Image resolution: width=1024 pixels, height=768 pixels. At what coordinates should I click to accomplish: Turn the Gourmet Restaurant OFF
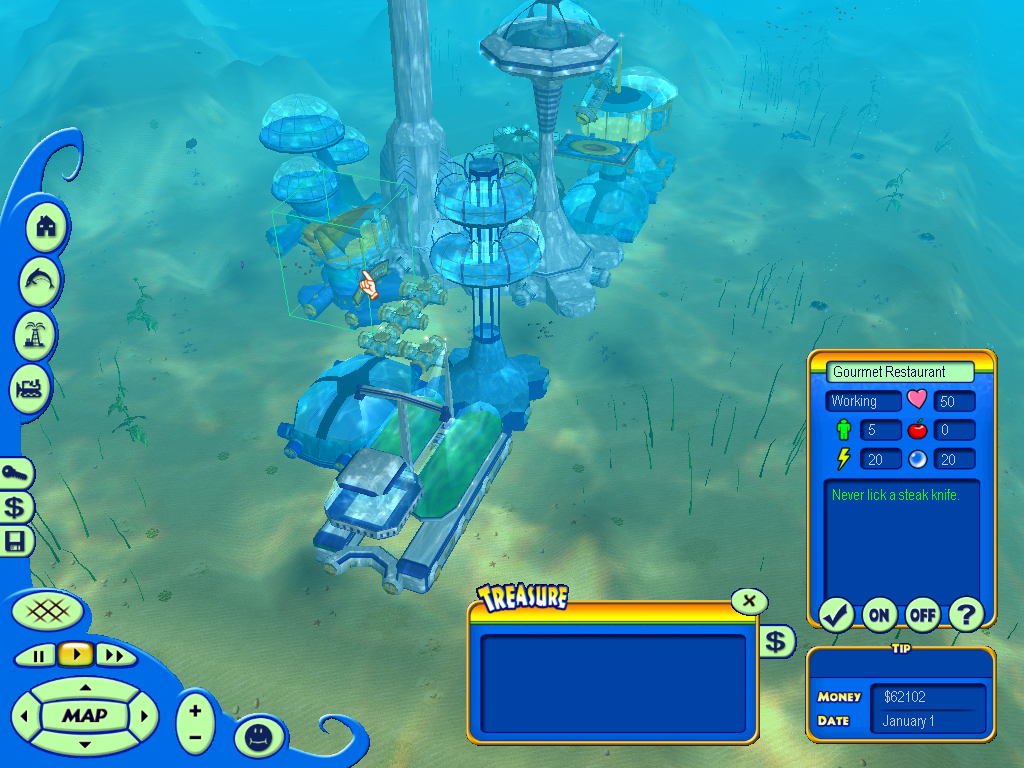pyautogui.click(x=922, y=614)
